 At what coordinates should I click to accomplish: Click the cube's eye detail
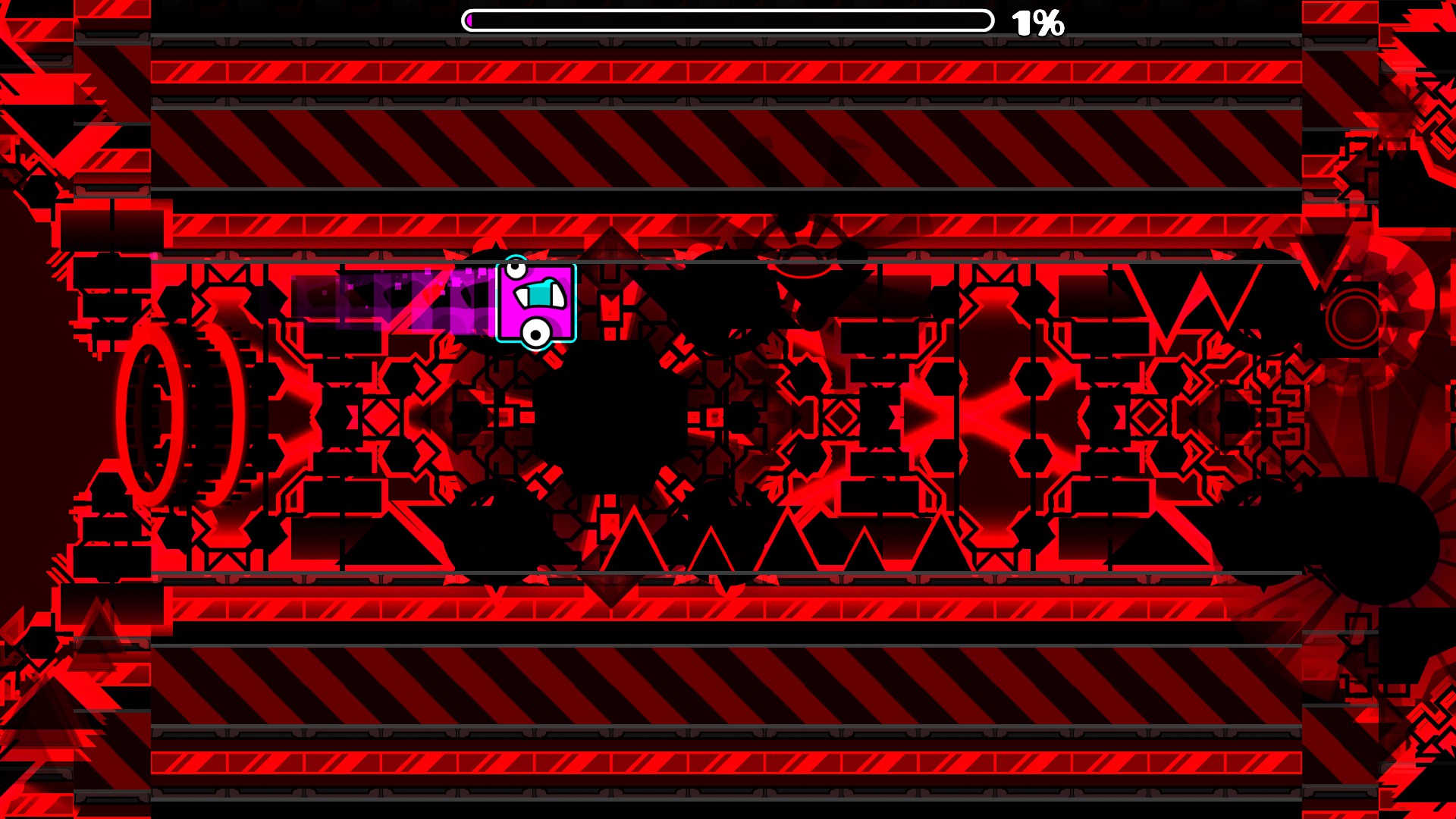(516, 267)
